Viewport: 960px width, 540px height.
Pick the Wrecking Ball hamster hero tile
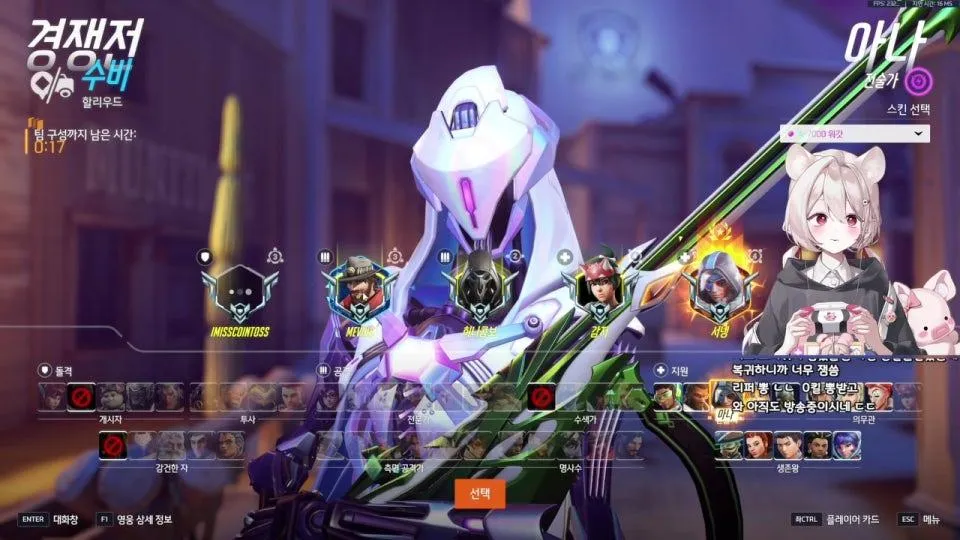click(x=111, y=397)
